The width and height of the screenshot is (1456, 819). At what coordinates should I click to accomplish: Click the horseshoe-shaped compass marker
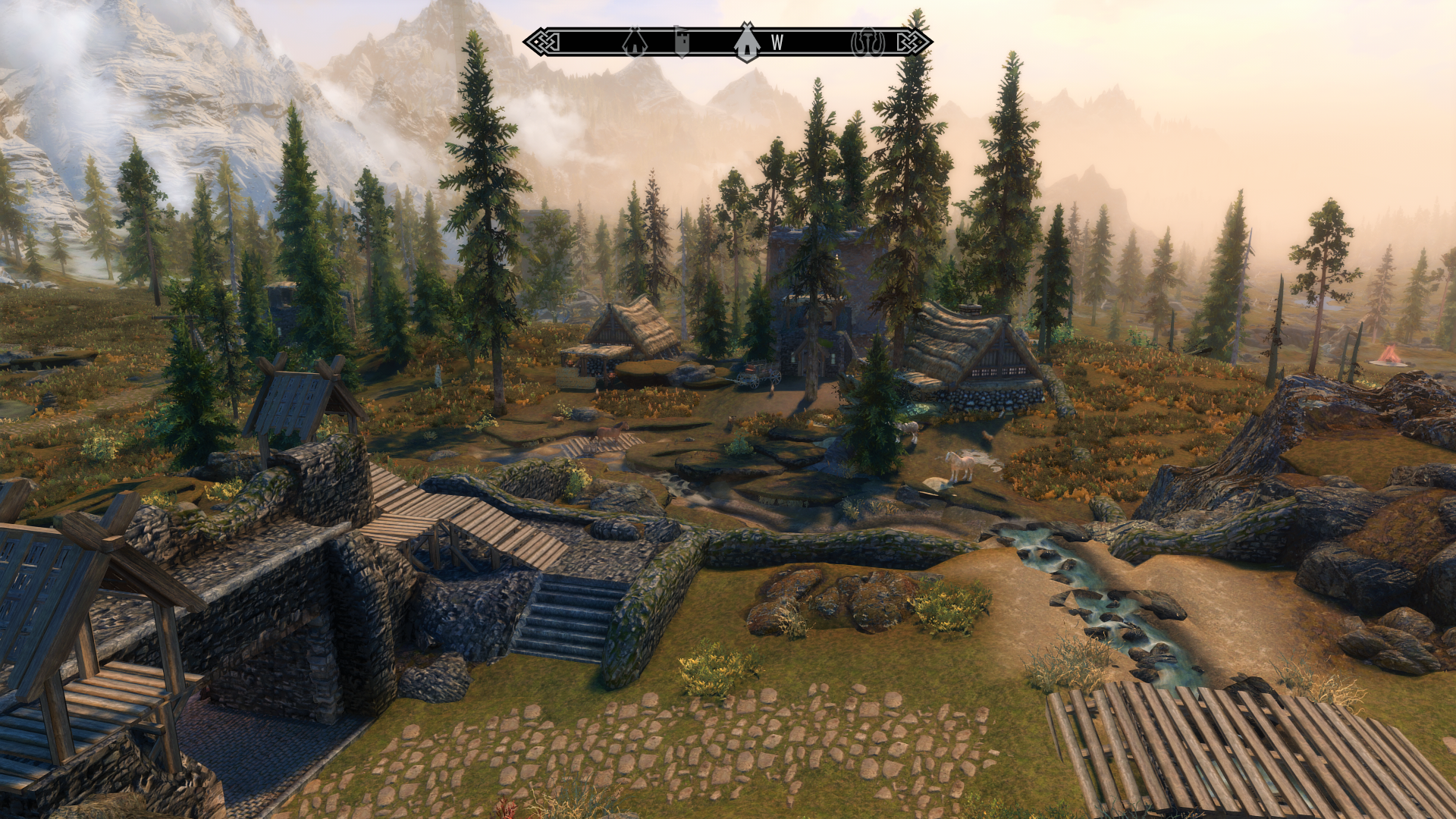point(868,42)
